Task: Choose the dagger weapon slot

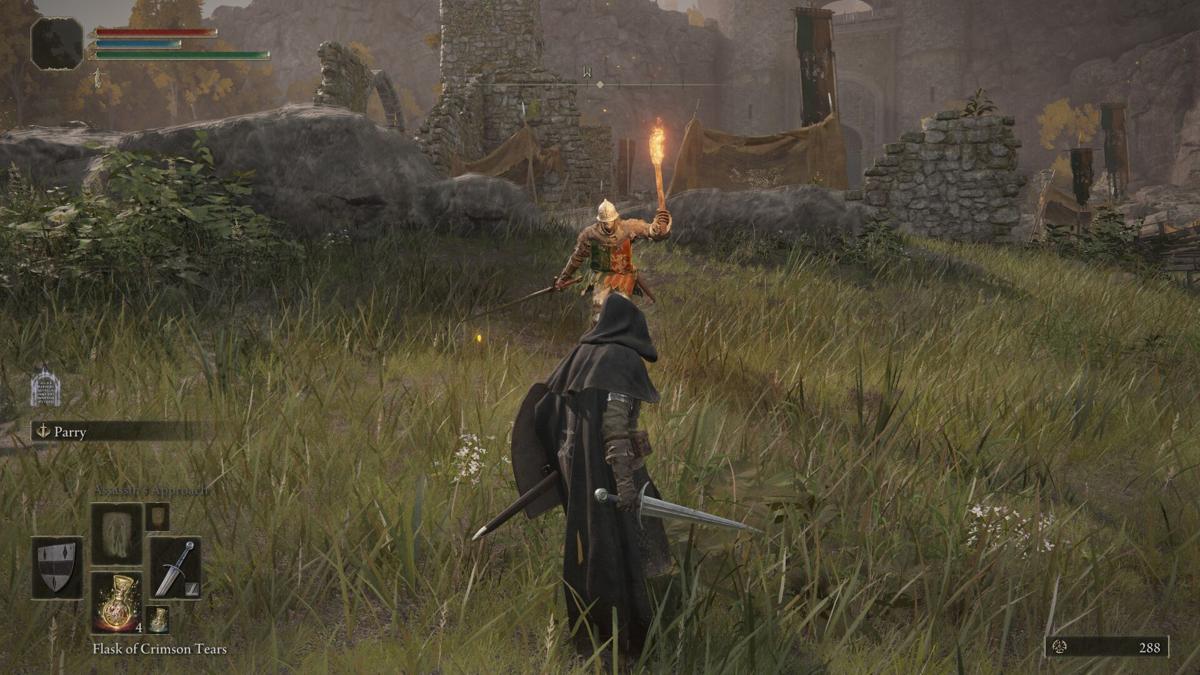Action: tap(175, 567)
